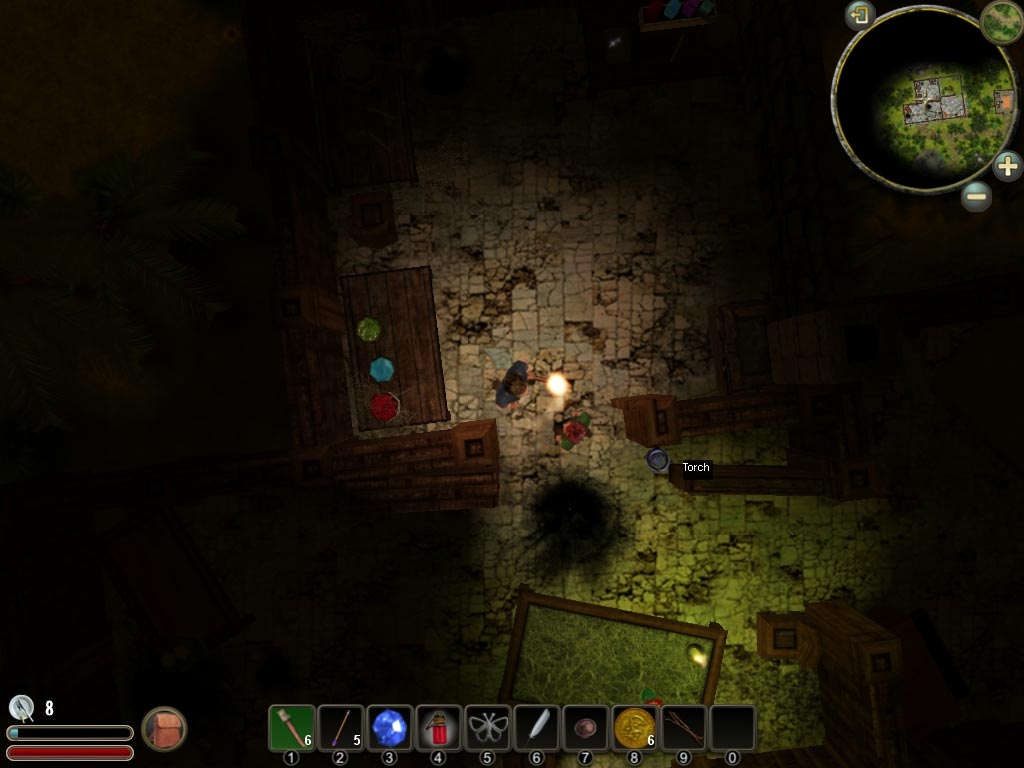This screenshot has width=1024, height=768.
Task: Use the red lantern in slot 4
Action: (x=438, y=727)
